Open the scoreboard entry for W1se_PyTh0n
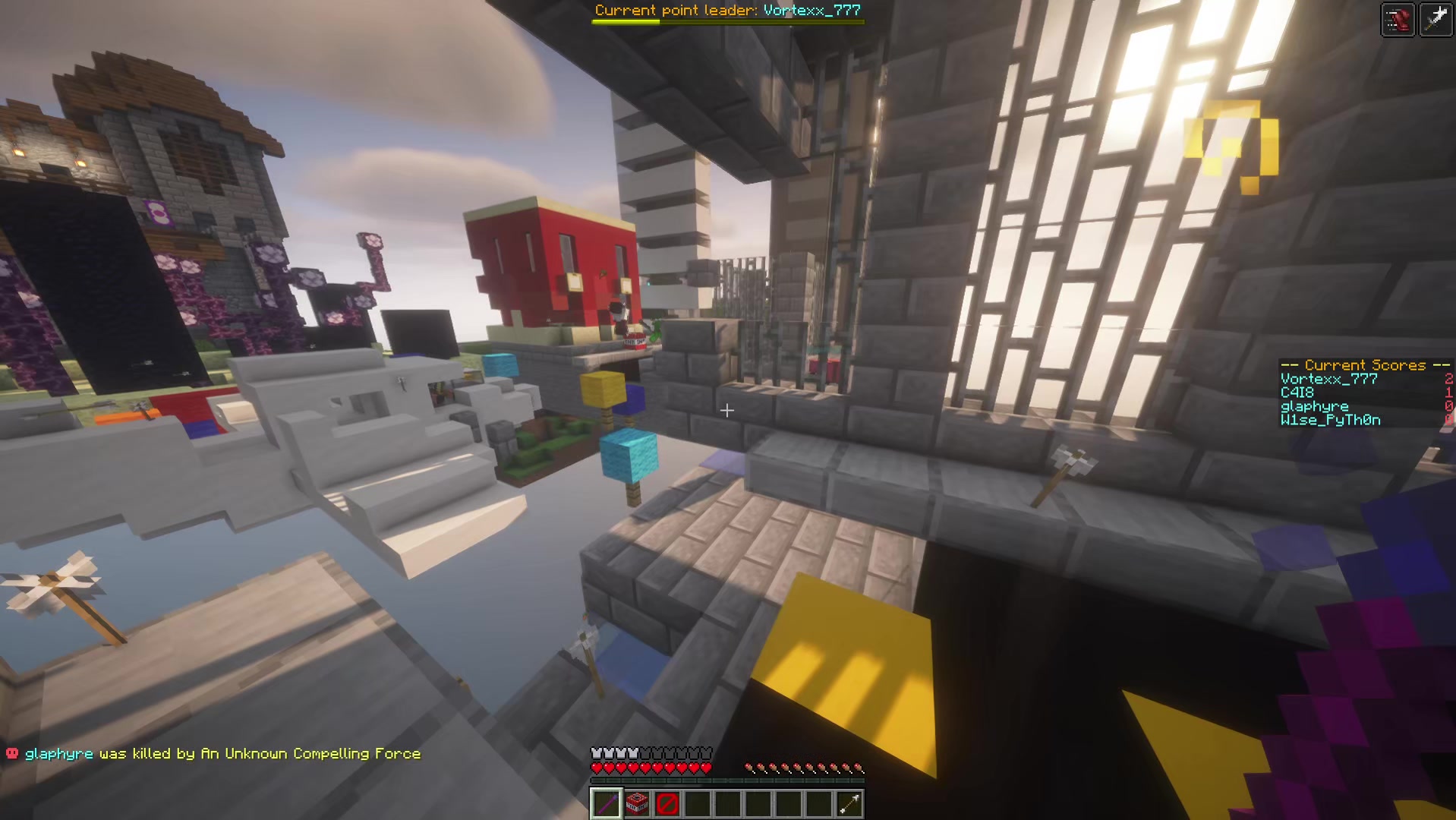The width and height of the screenshot is (1456, 820). click(1330, 420)
